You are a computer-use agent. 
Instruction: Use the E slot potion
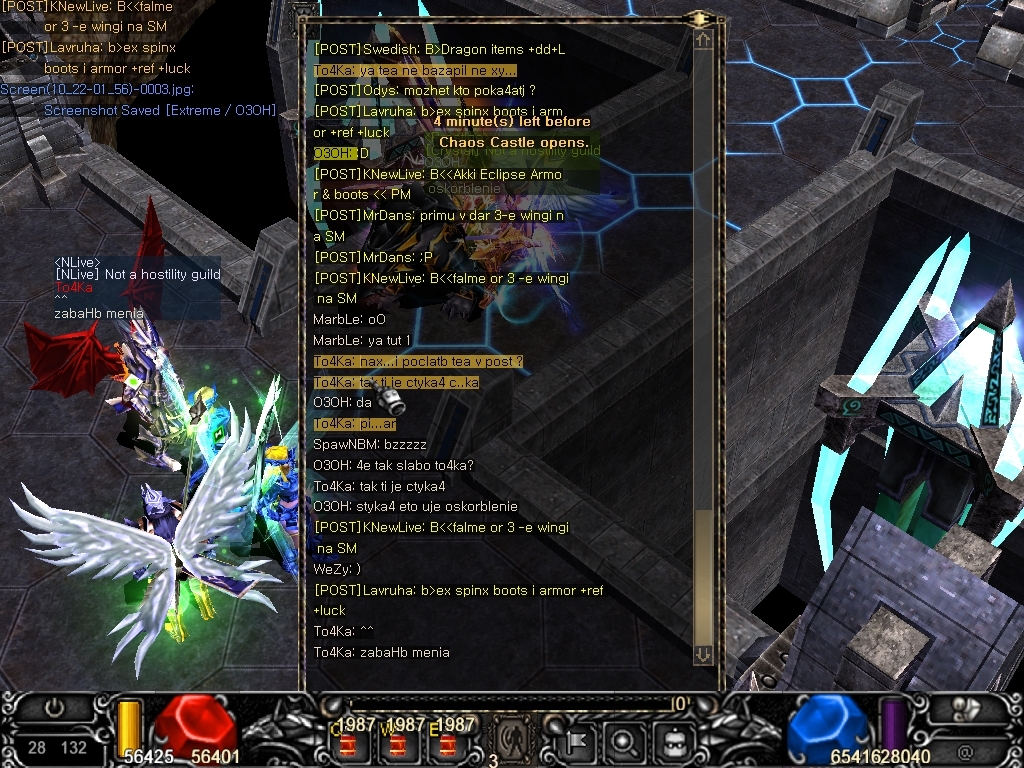447,744
